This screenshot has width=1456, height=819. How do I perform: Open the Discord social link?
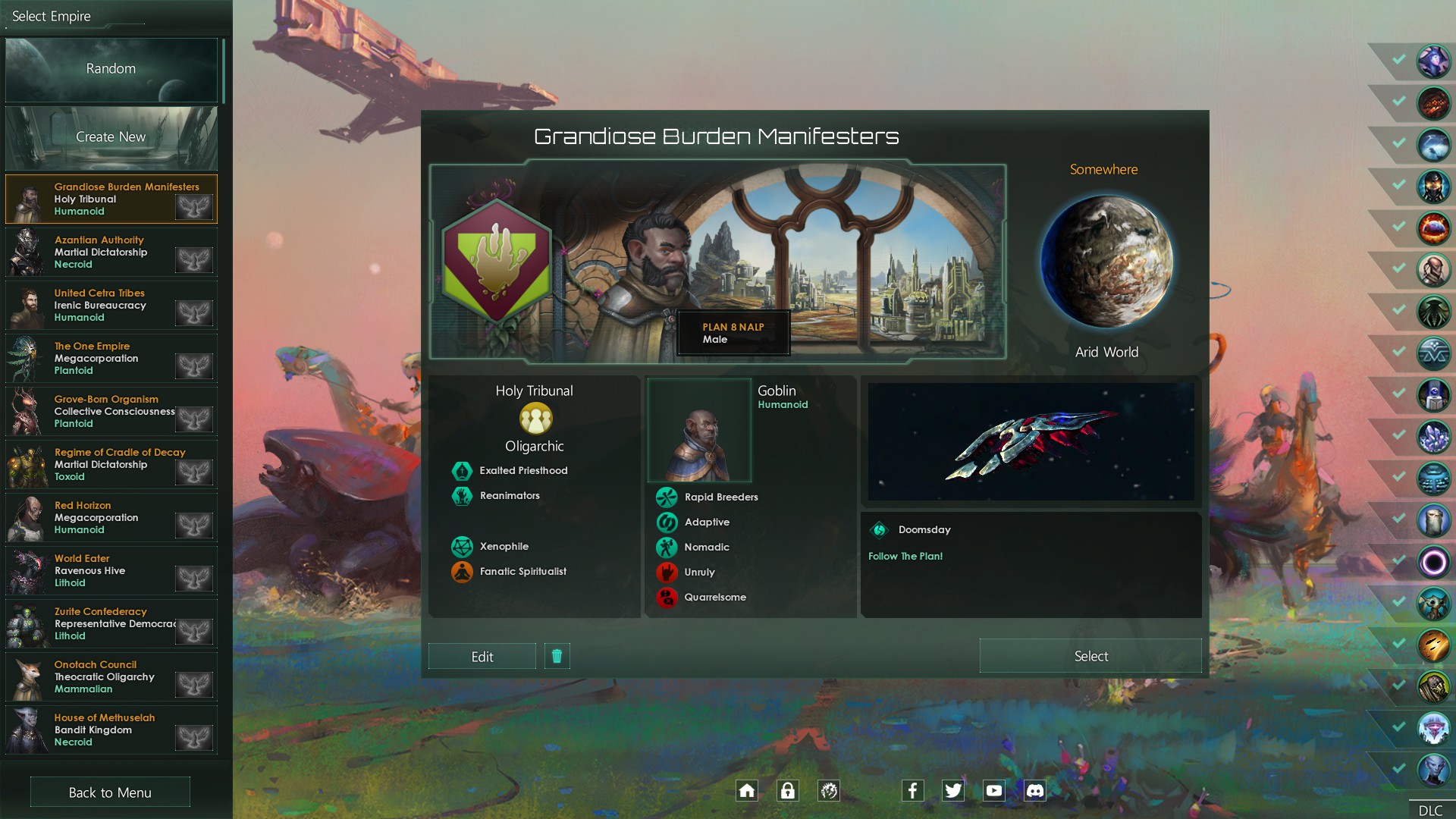1034,791
